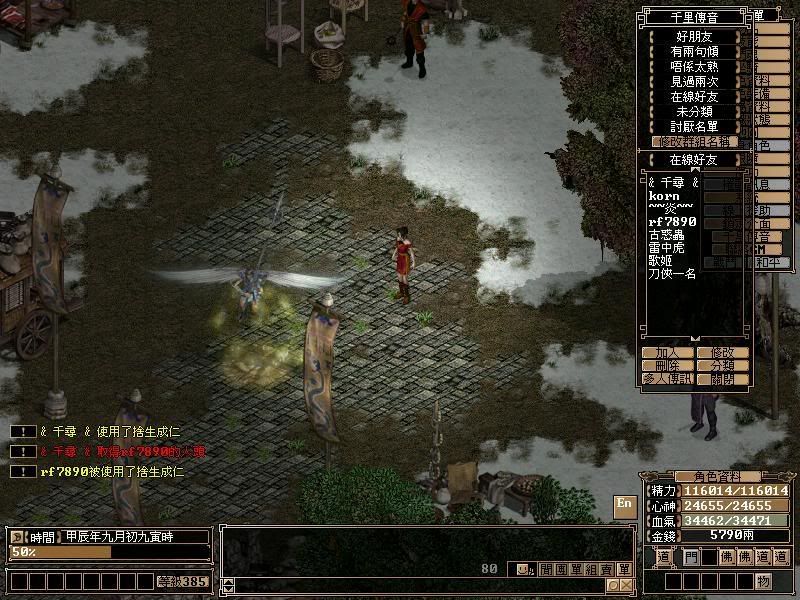Pick 刀俠一名 from the friend list

tap(672, 273)
